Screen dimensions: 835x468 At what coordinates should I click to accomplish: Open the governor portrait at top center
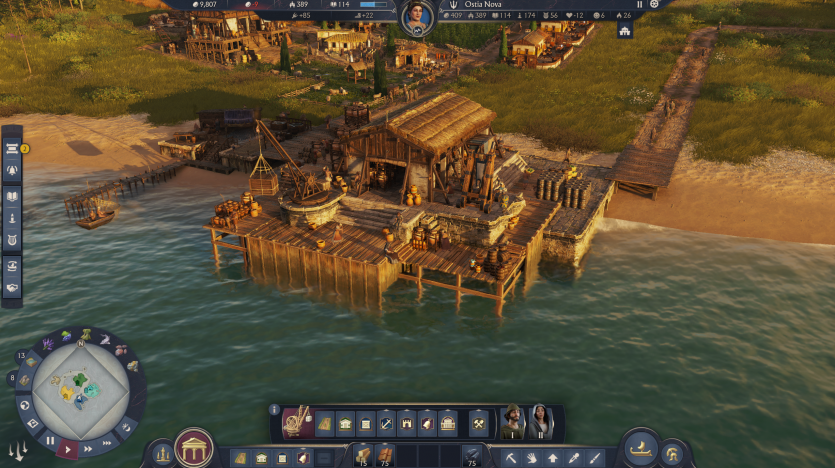click(x=417, y=17)
